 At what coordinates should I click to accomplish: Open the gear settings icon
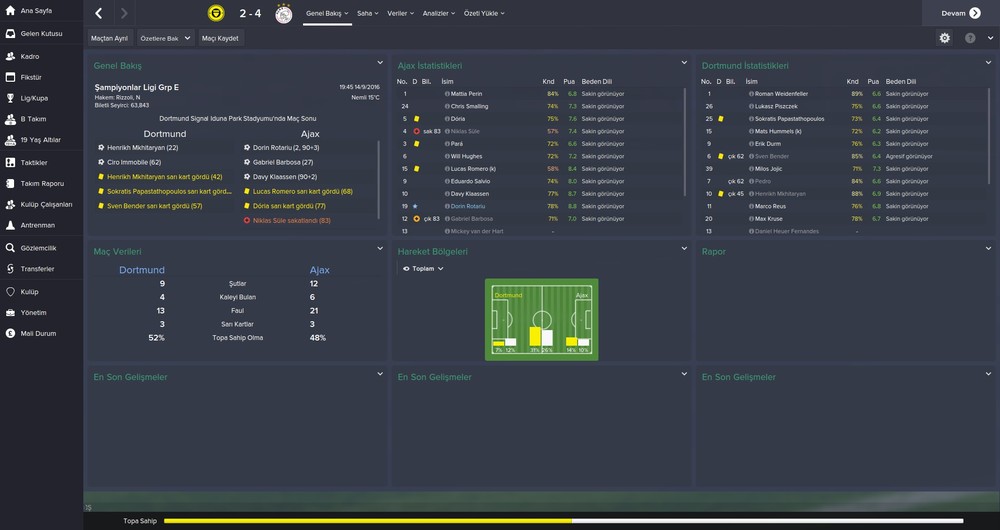(945, 38)
